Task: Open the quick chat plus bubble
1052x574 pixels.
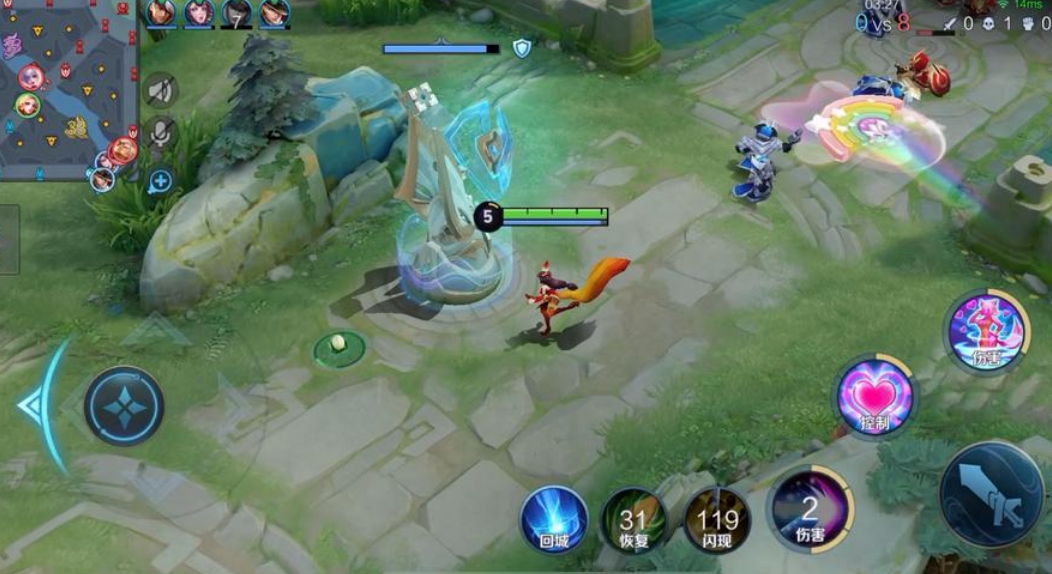Action: [x=160, y=181]
